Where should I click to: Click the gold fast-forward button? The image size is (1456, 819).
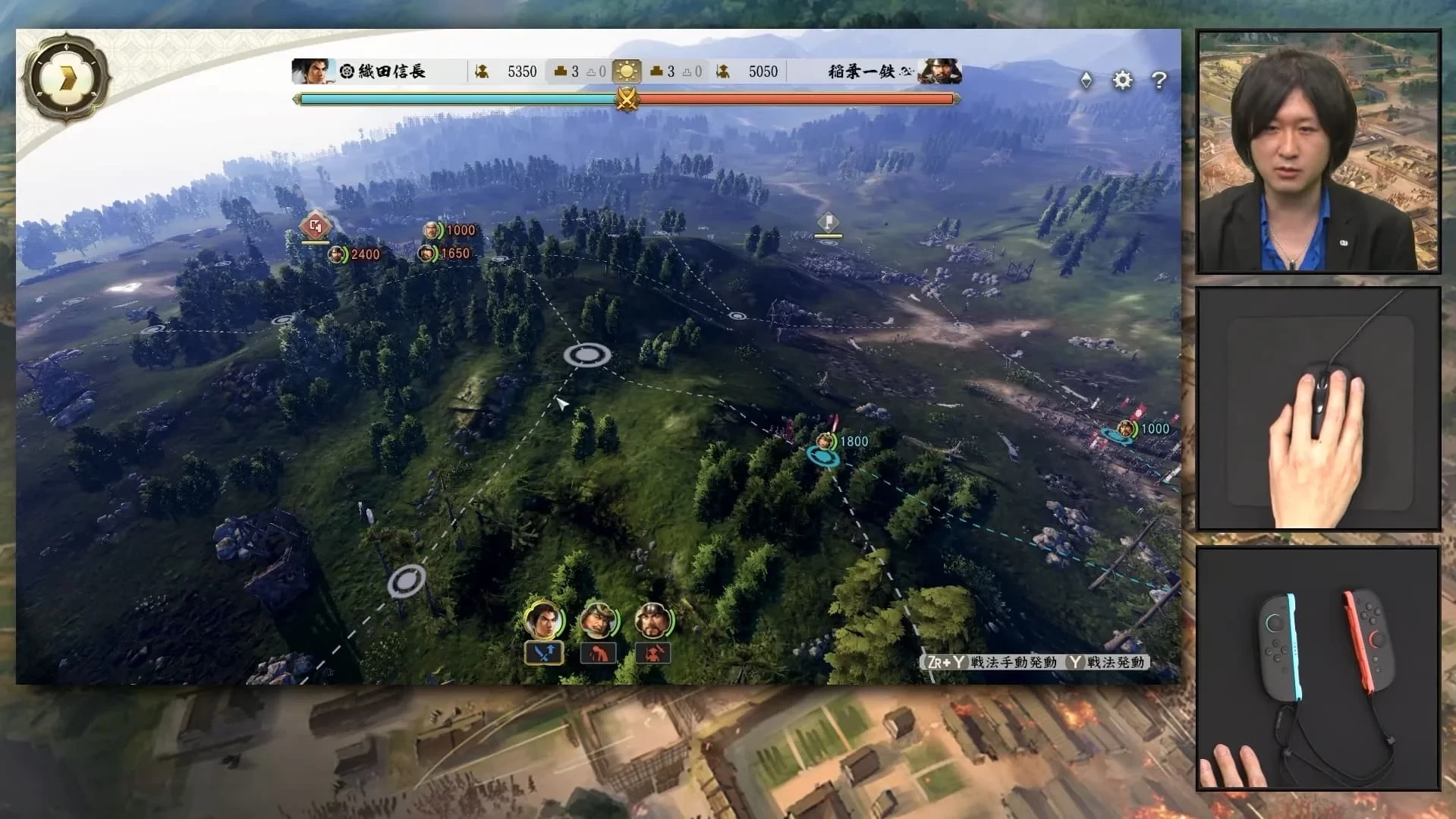click(x=67, y=77)
